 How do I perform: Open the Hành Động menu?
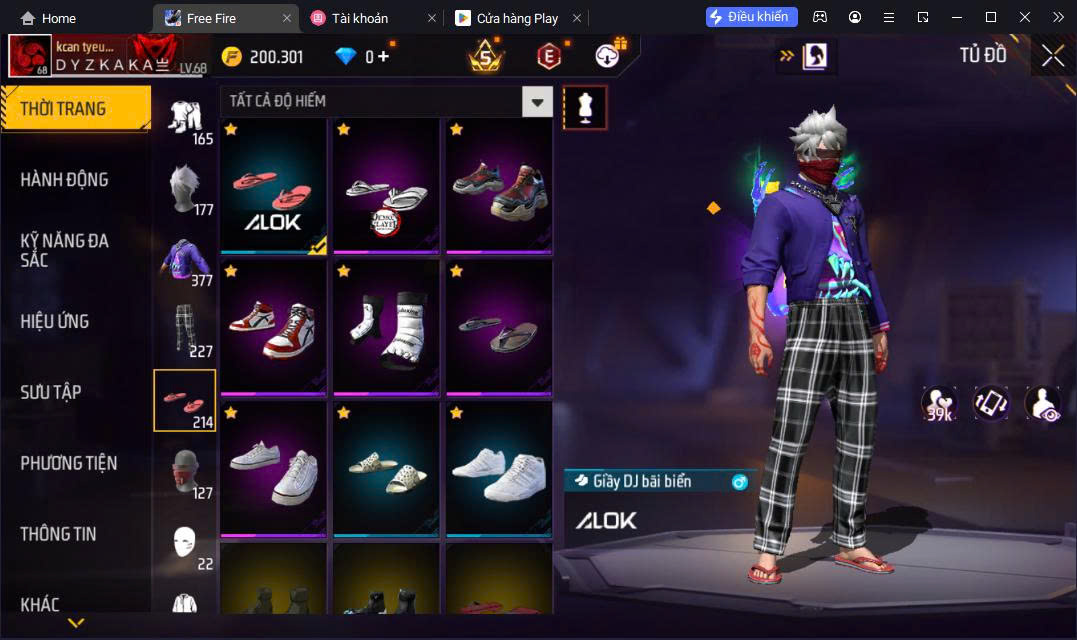pyautogui.click(x=64, y=180)
